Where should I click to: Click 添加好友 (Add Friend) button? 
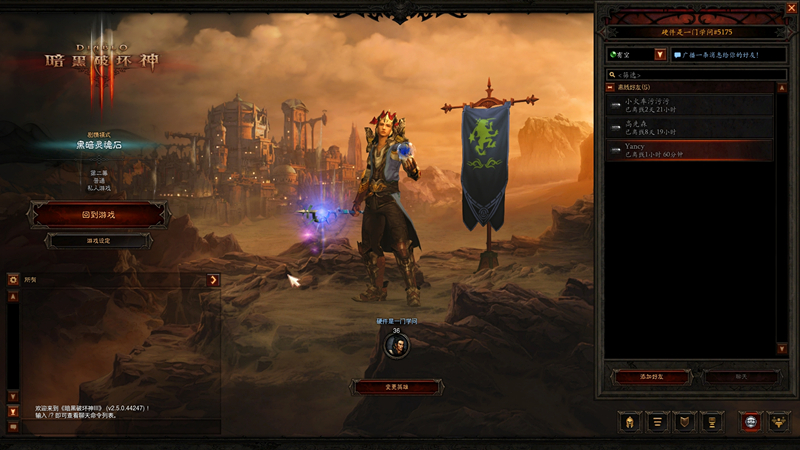click(651, 376)
